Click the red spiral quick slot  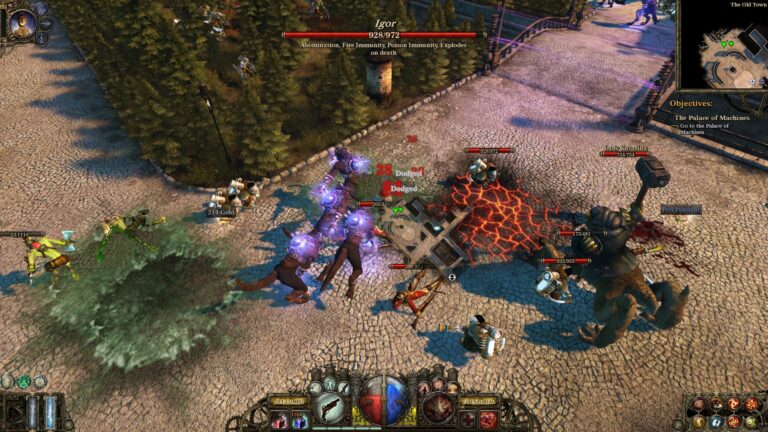pos(487,419)
